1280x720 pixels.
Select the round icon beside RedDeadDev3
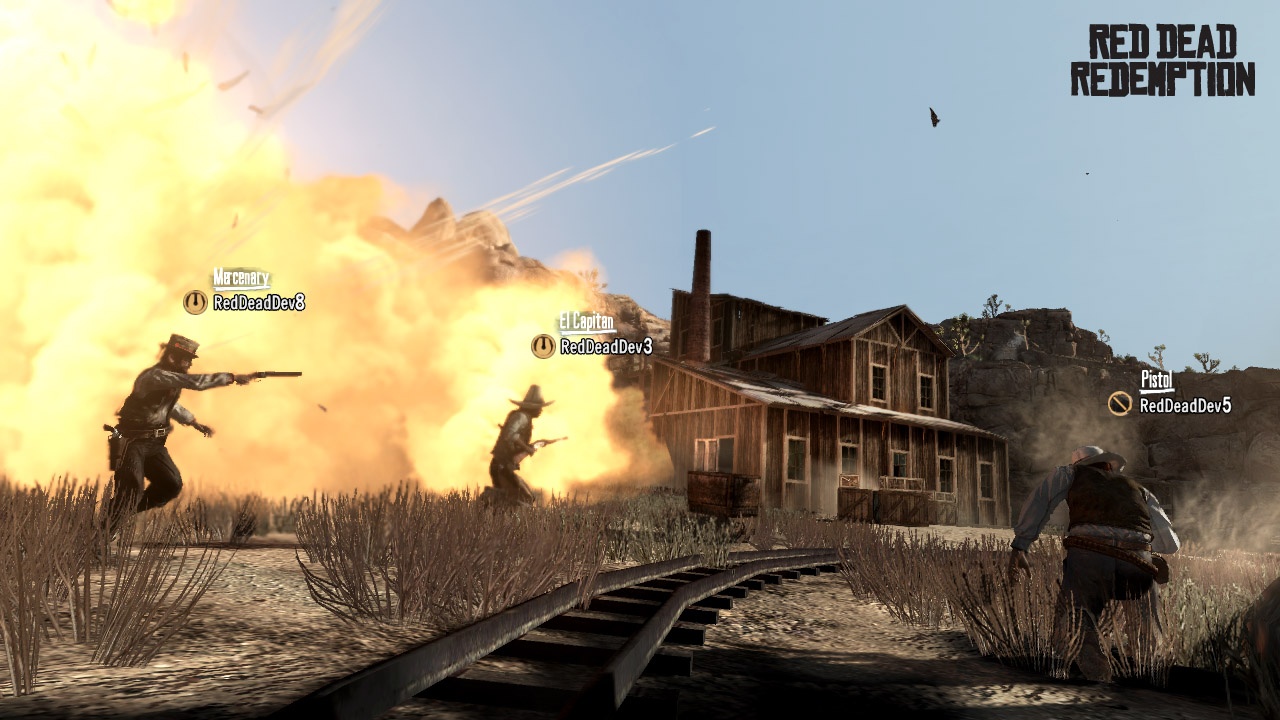pos(543,346)
